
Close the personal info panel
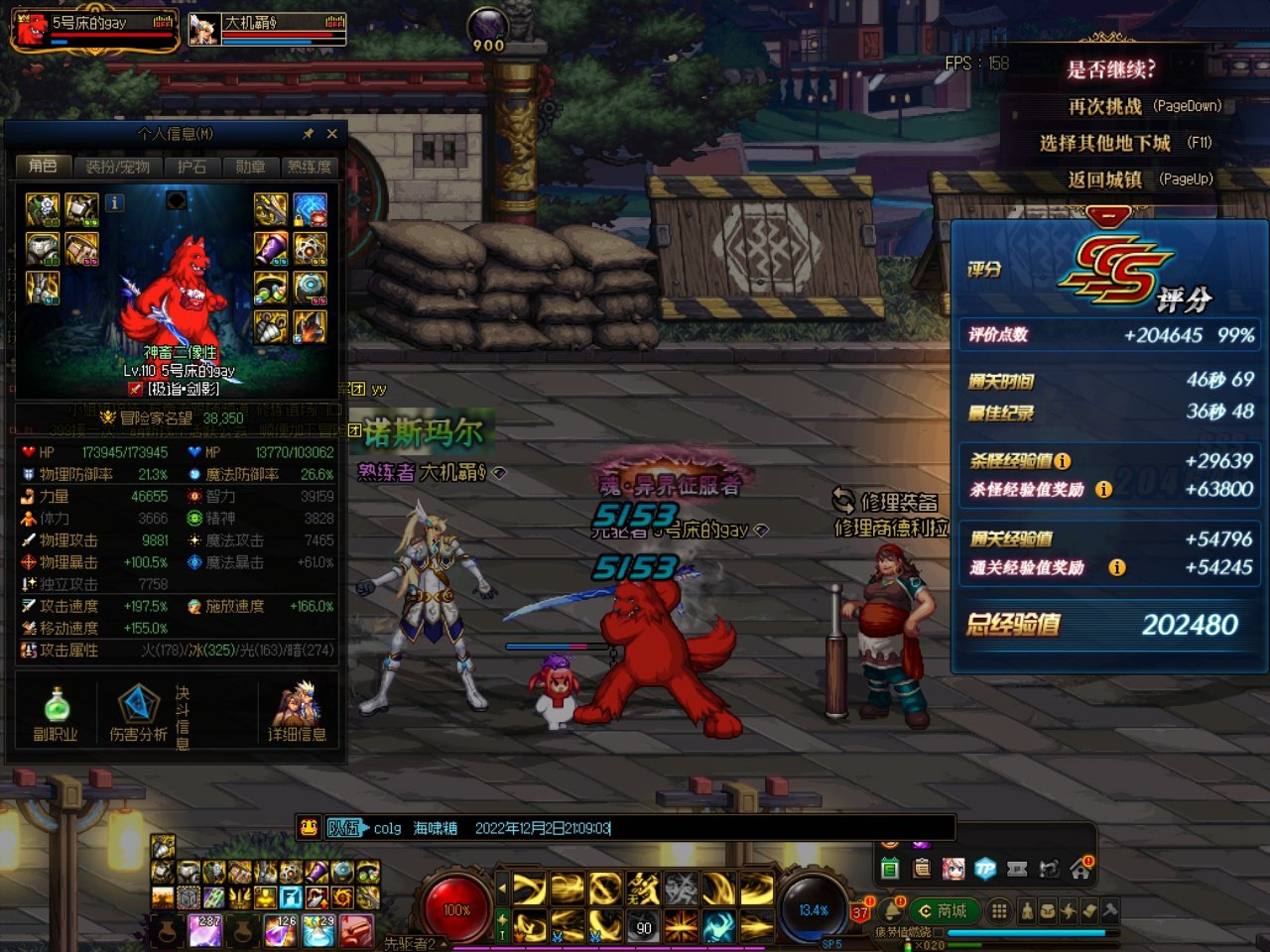(332, 134)
